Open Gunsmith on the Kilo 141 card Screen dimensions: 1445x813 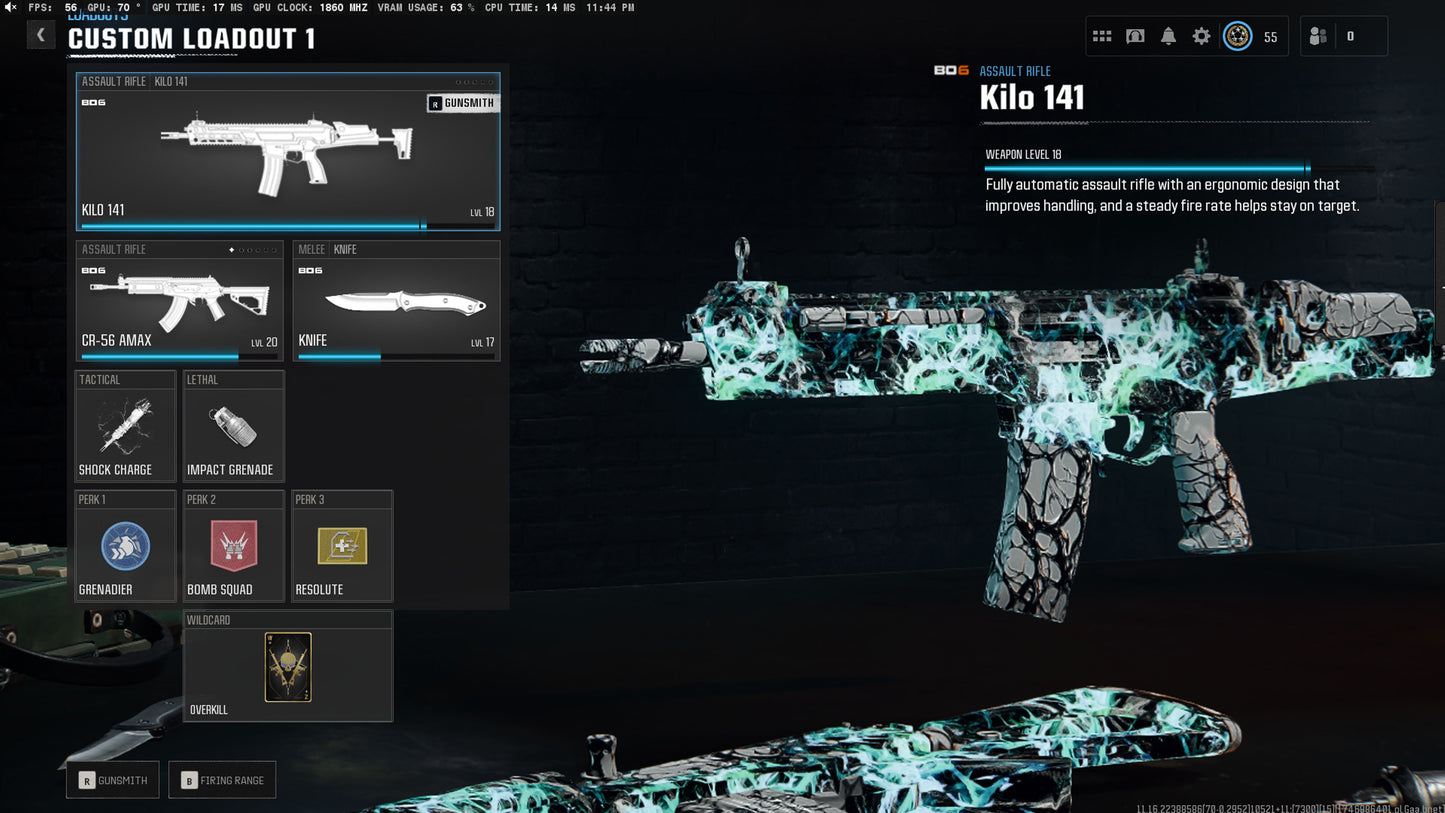(462, 103)
